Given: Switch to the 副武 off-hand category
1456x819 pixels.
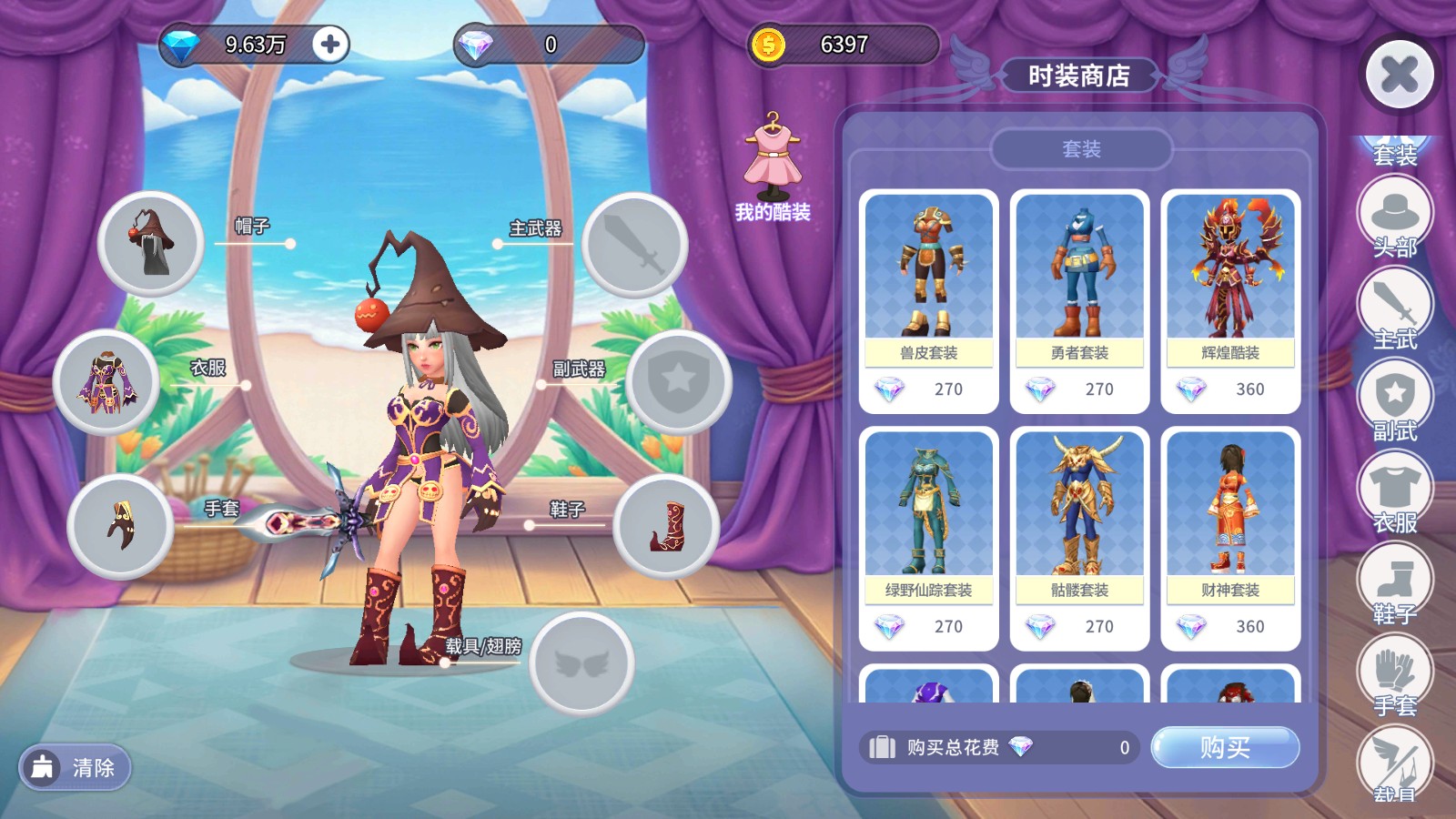Looking at the screenshot, I should click(1394, 400).
